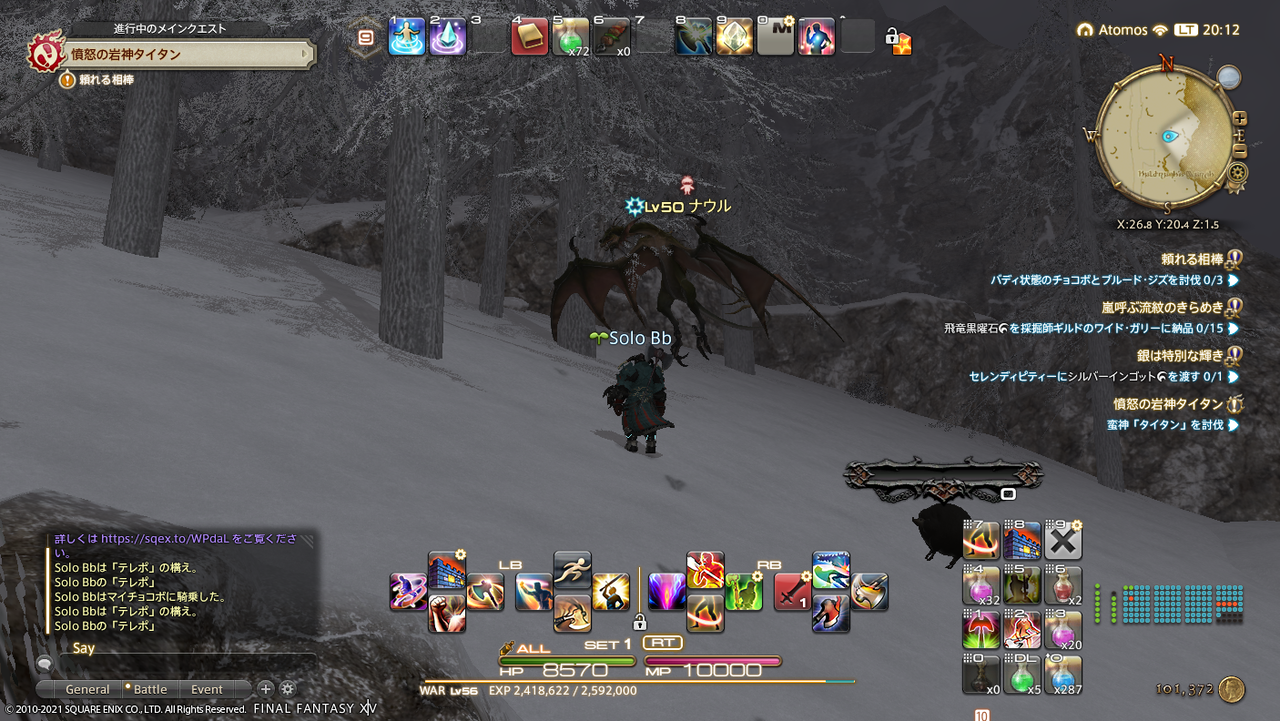The height and width of the screenshot is (721, 1280).
Task: Use the potion in hotbar slot 5
Action: click(569, 35)
